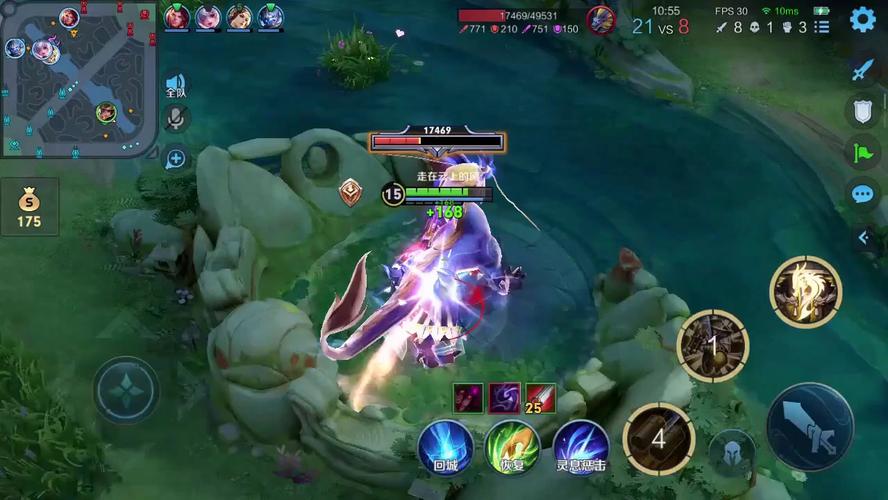This screenshot has height=500, width=888.
Task: Hit the basic attack sword button
Action: coord(809,426)
